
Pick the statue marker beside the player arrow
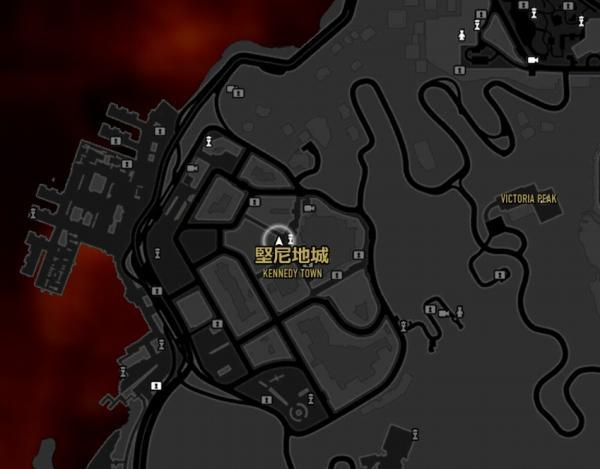pyautogui.click(x=291, y=237)
